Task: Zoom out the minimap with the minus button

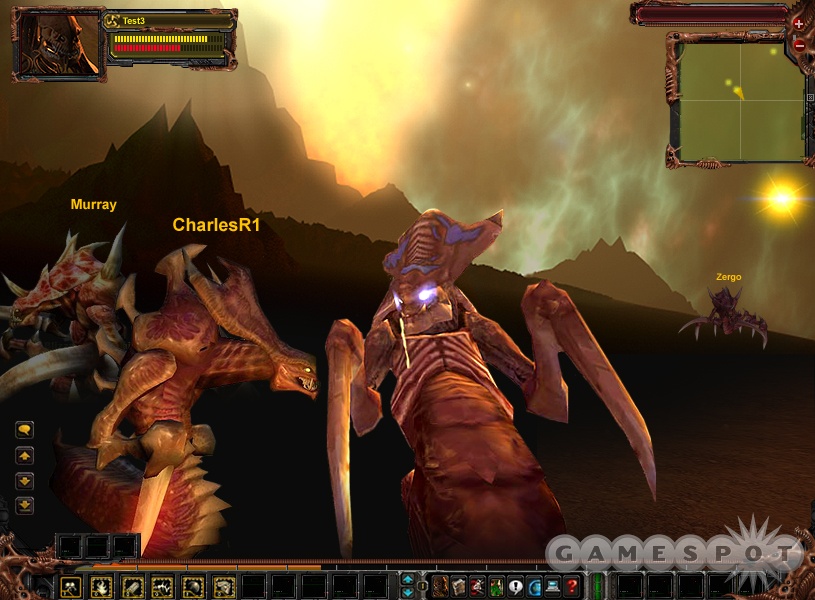Action: [x=798, y=45]
